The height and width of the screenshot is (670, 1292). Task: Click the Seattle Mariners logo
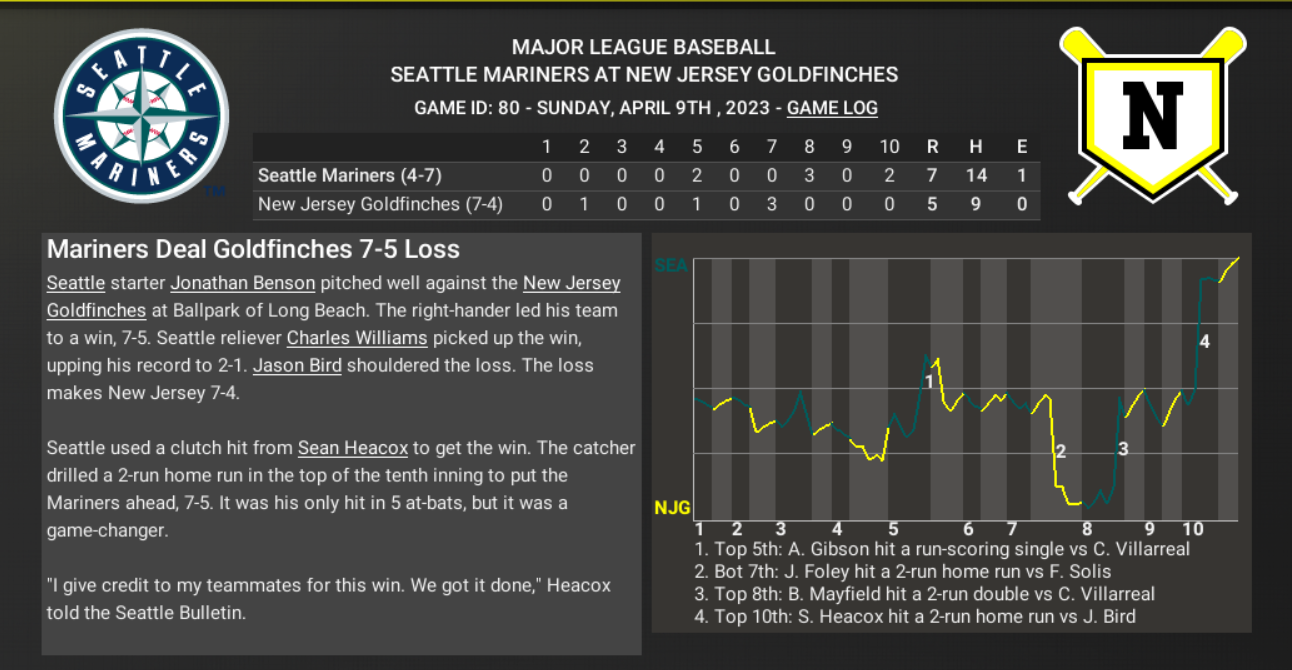142,115
